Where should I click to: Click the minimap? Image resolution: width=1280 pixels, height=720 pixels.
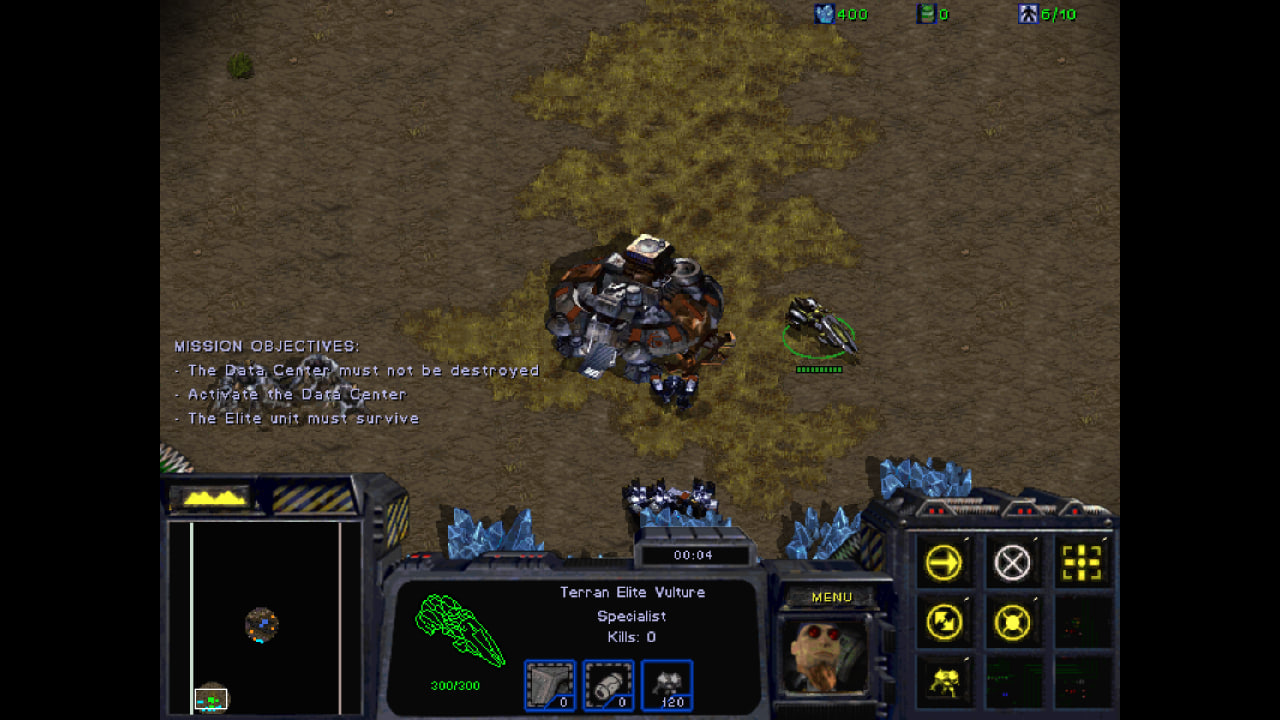pos(265,615)
